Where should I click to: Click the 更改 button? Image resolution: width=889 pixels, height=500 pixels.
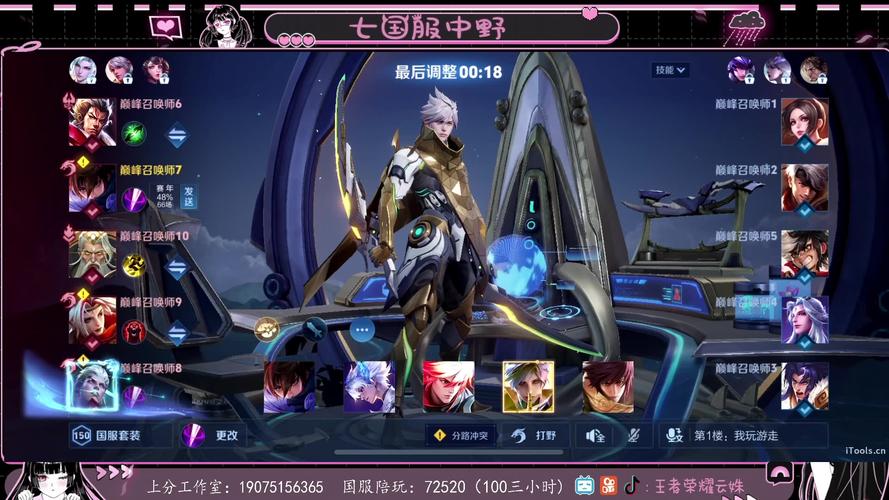point(213,435)
